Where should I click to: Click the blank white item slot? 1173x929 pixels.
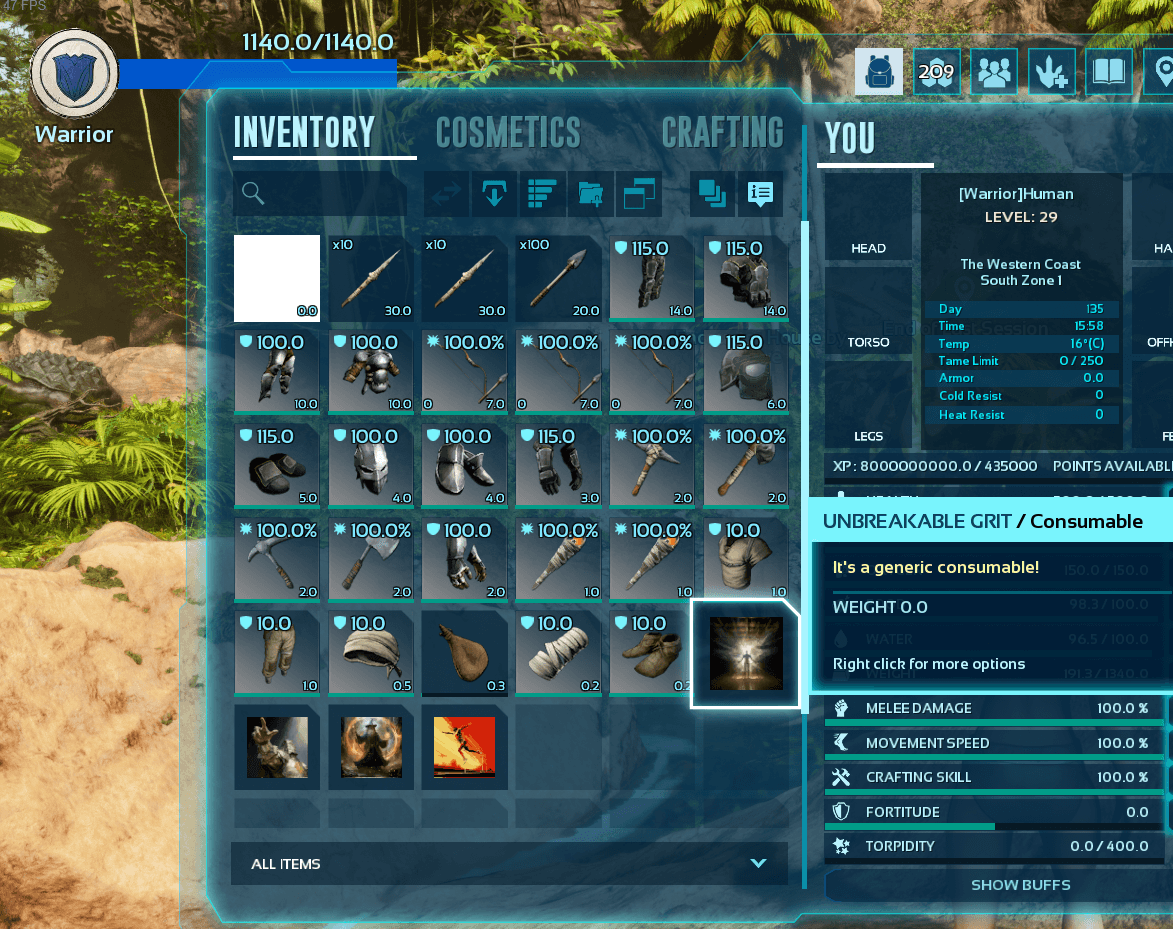(277, 278)
